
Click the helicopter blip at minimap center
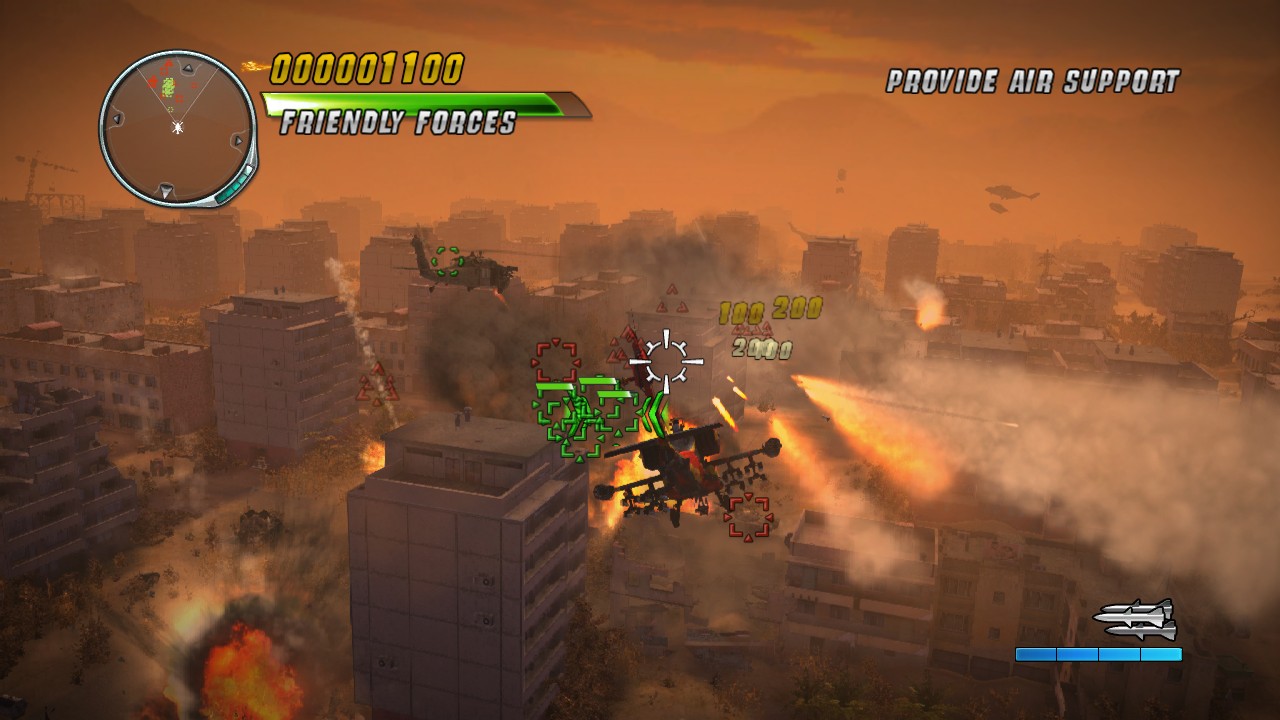(177, 127)
